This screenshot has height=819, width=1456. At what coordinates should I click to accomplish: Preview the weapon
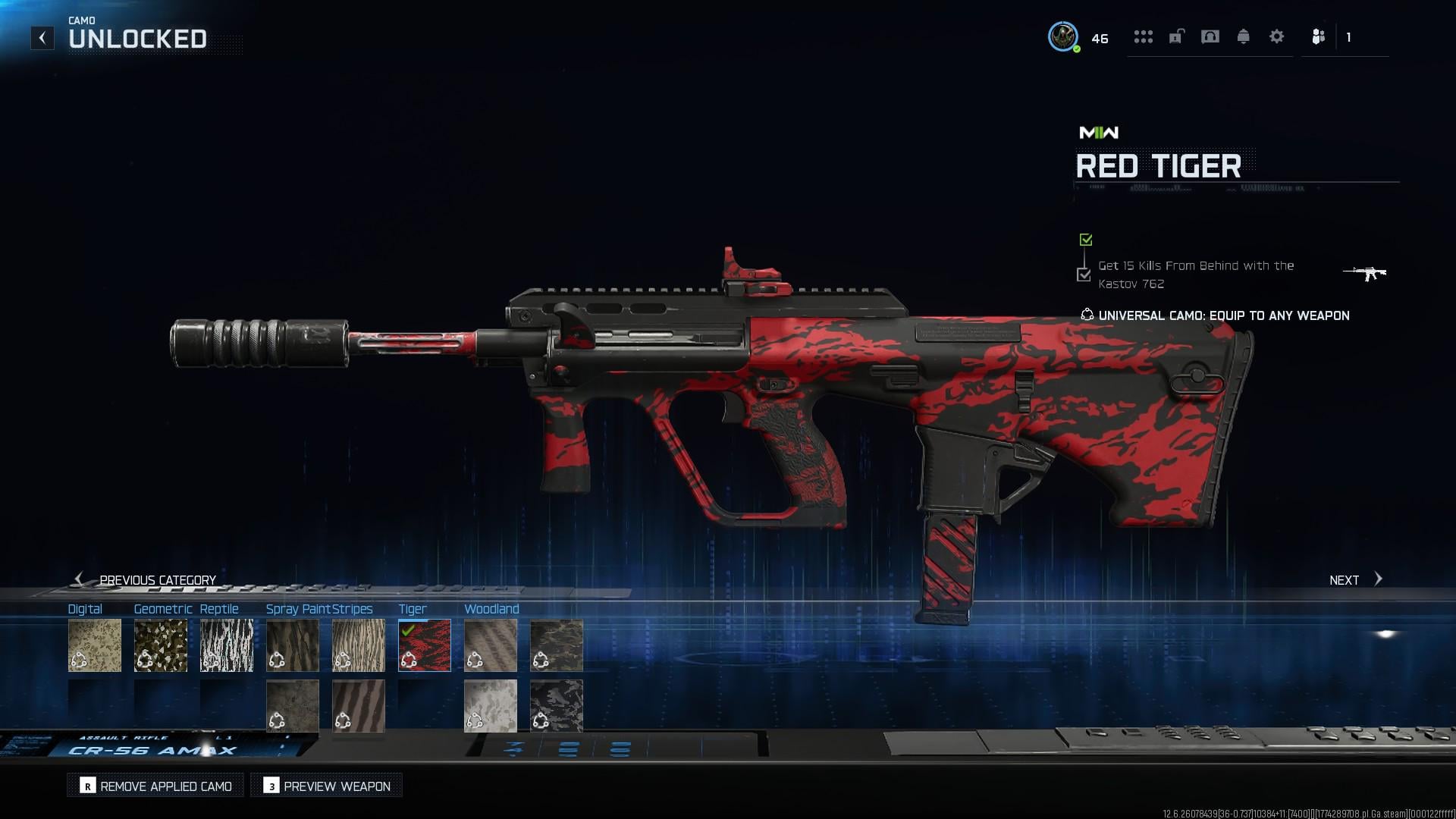pyautogui.click(x=327, y=786)
